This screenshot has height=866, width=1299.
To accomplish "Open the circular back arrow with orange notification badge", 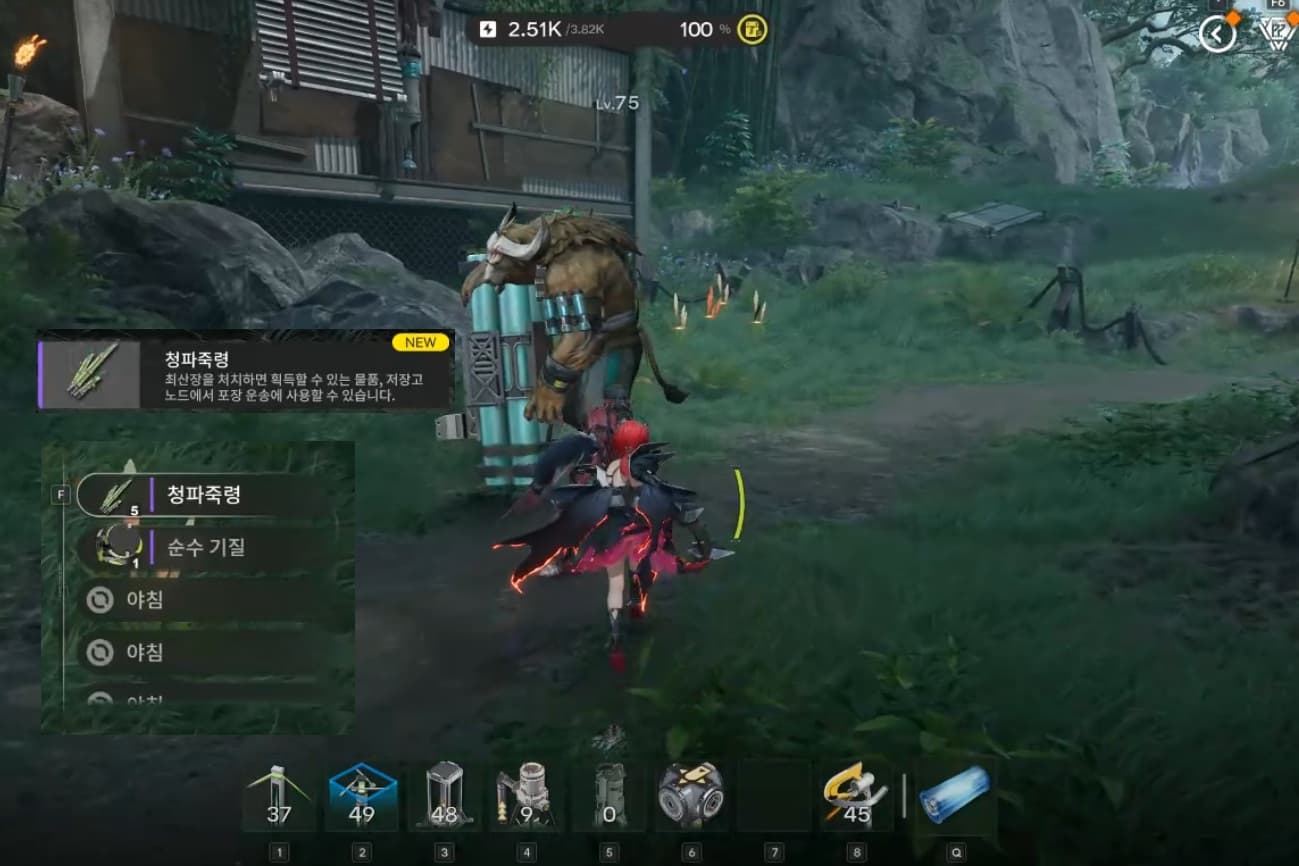I will coord(1217,33).
